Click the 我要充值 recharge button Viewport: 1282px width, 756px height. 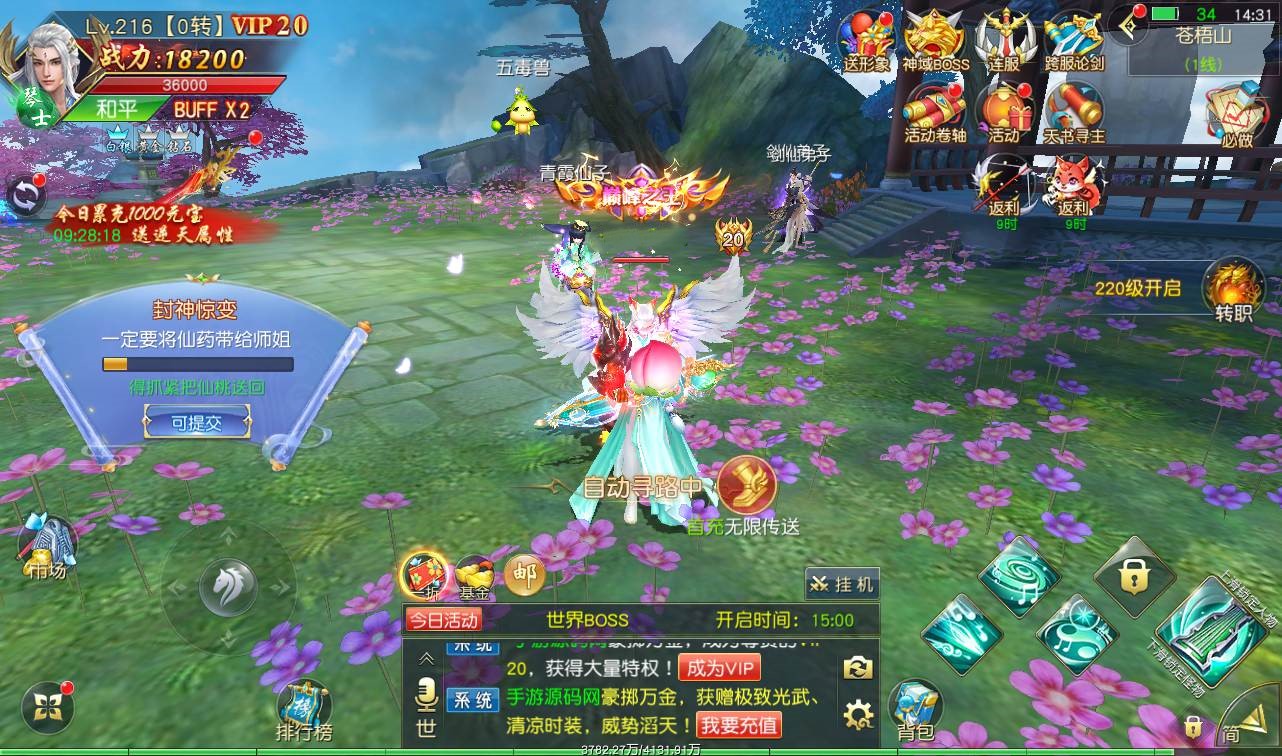[740, 724]
